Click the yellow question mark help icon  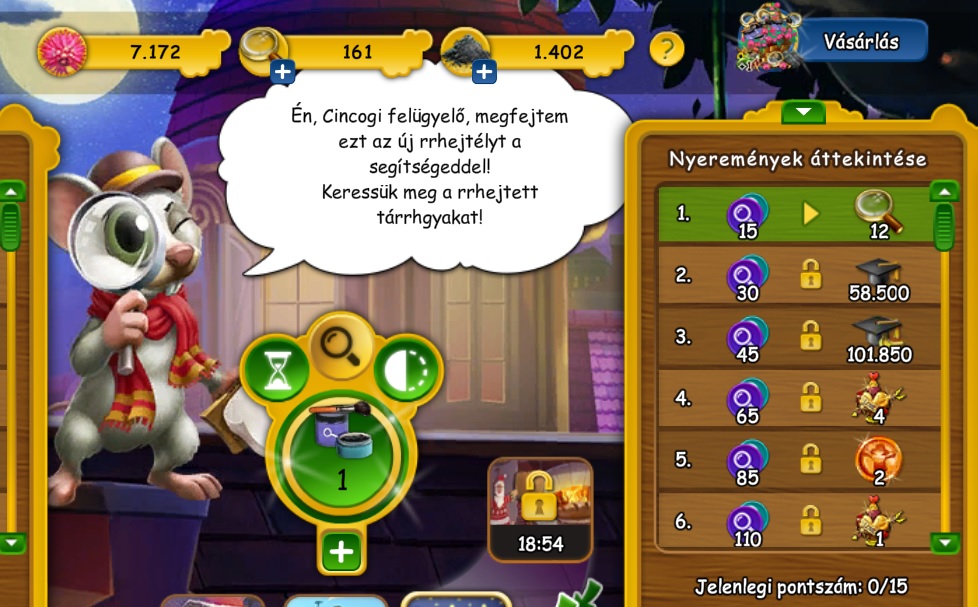(667, 48)
